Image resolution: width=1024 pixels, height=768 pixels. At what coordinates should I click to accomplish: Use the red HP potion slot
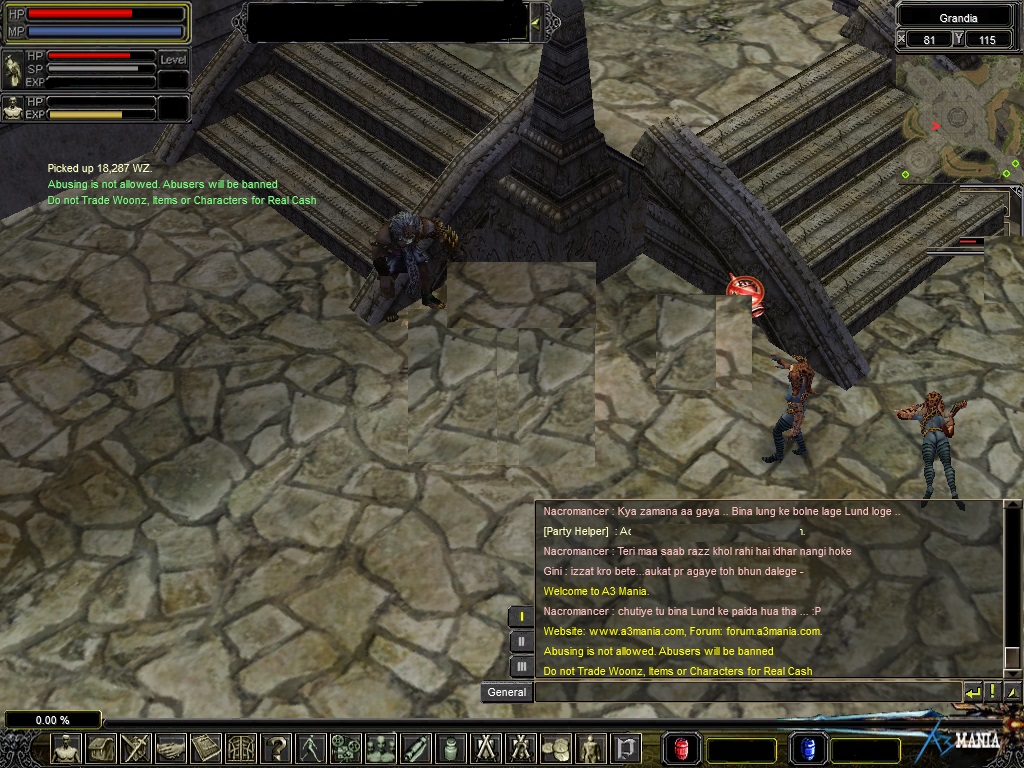click(681, 748)
